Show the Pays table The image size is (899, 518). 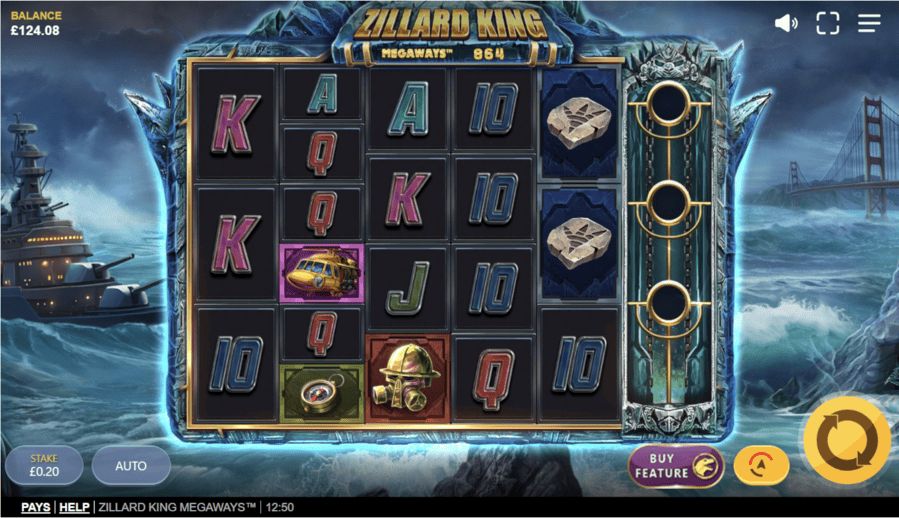point(36,508)
